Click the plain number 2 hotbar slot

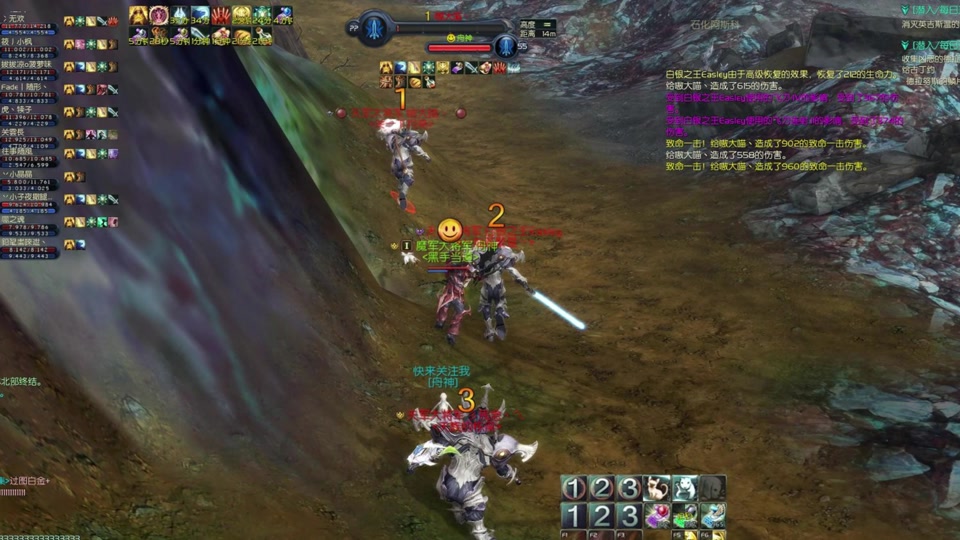click(601, 516)
